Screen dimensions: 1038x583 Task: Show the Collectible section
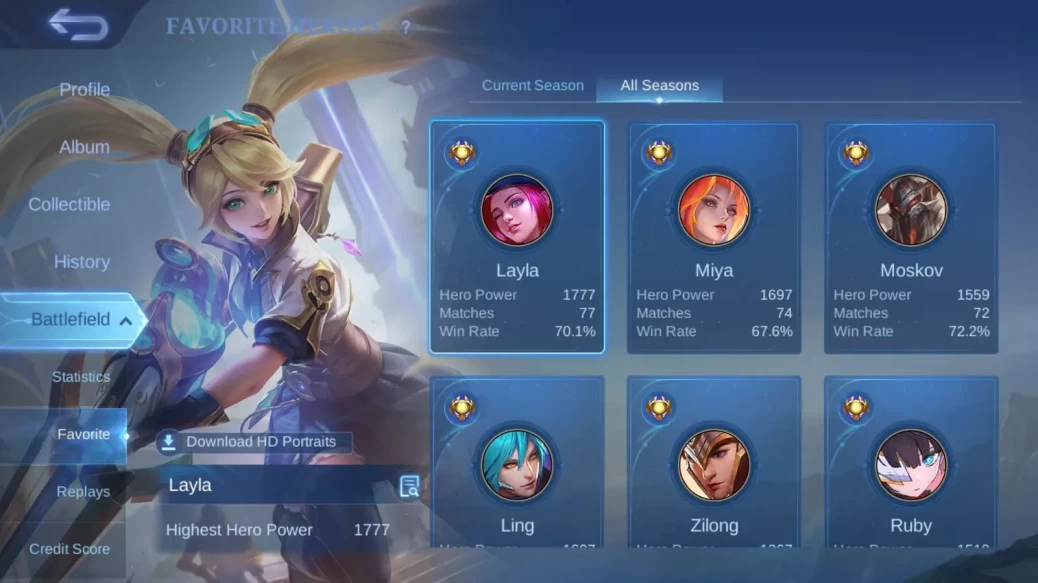[69, 204]
